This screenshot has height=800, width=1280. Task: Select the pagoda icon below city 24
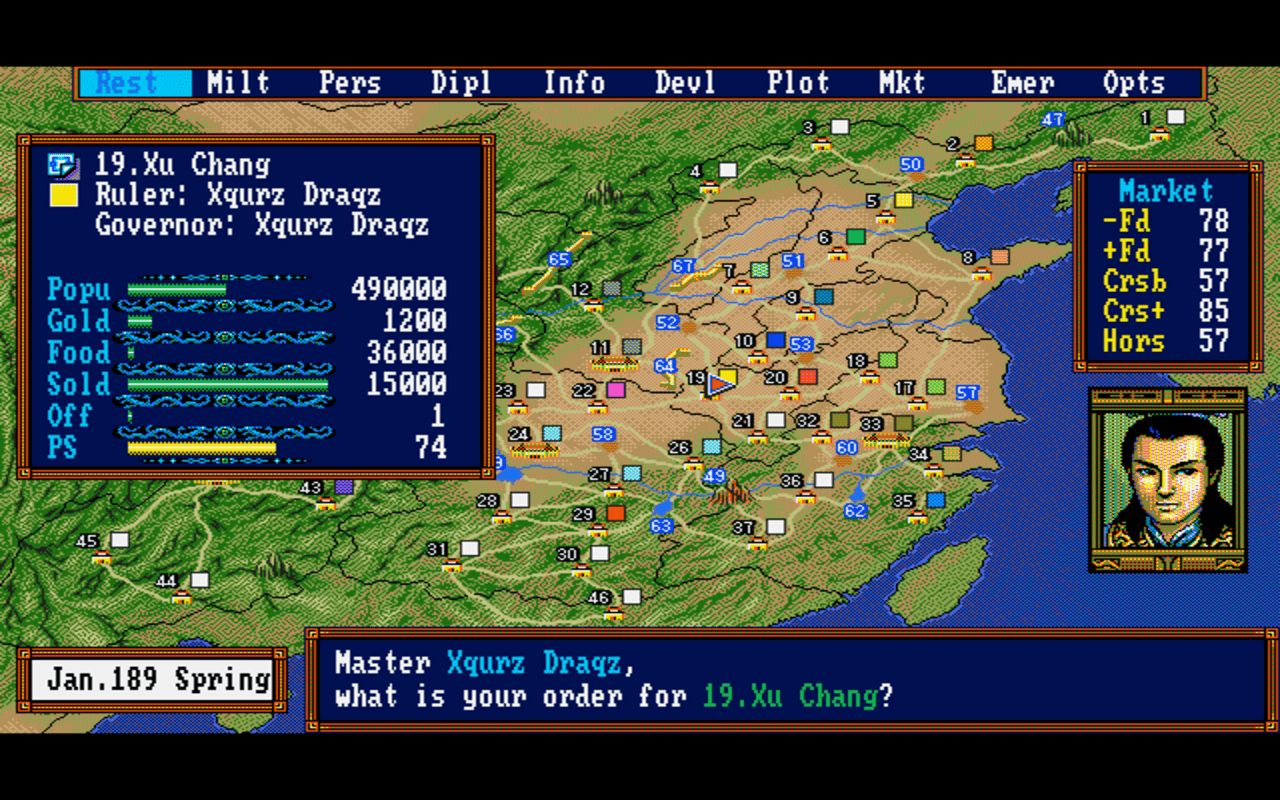click(534, 452)
